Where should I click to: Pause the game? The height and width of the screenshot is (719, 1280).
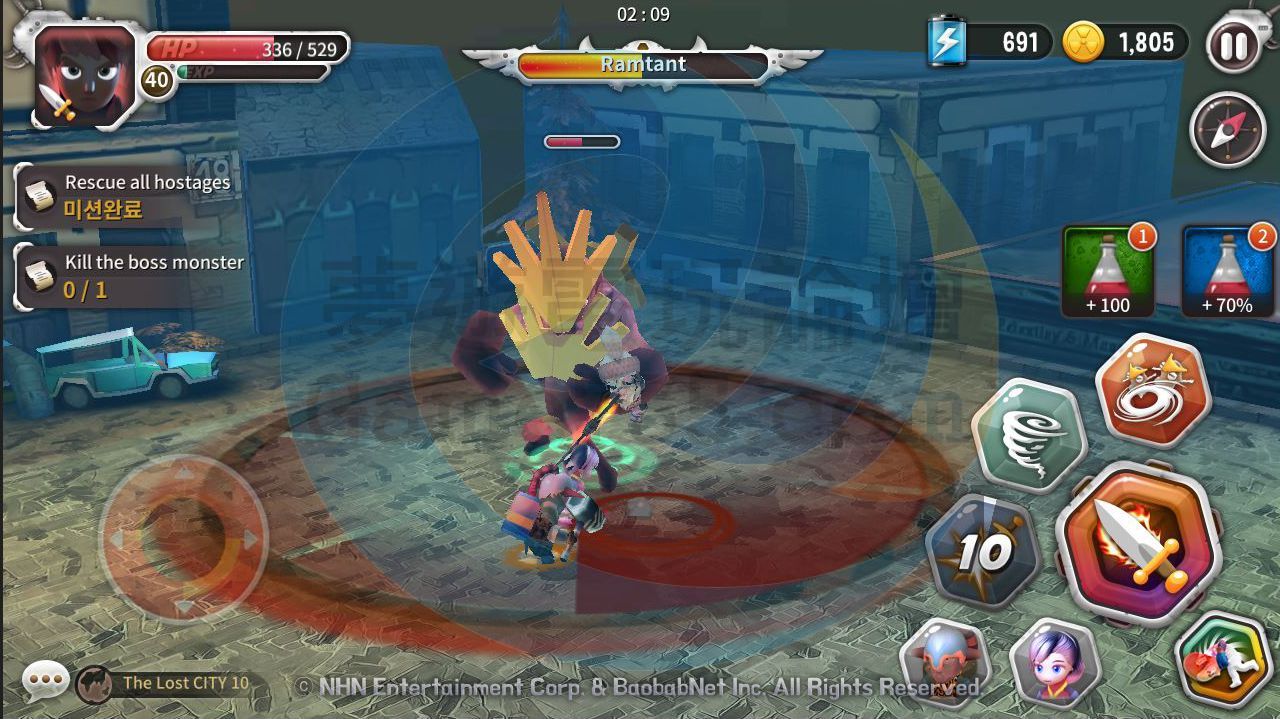click(1232, 45)
